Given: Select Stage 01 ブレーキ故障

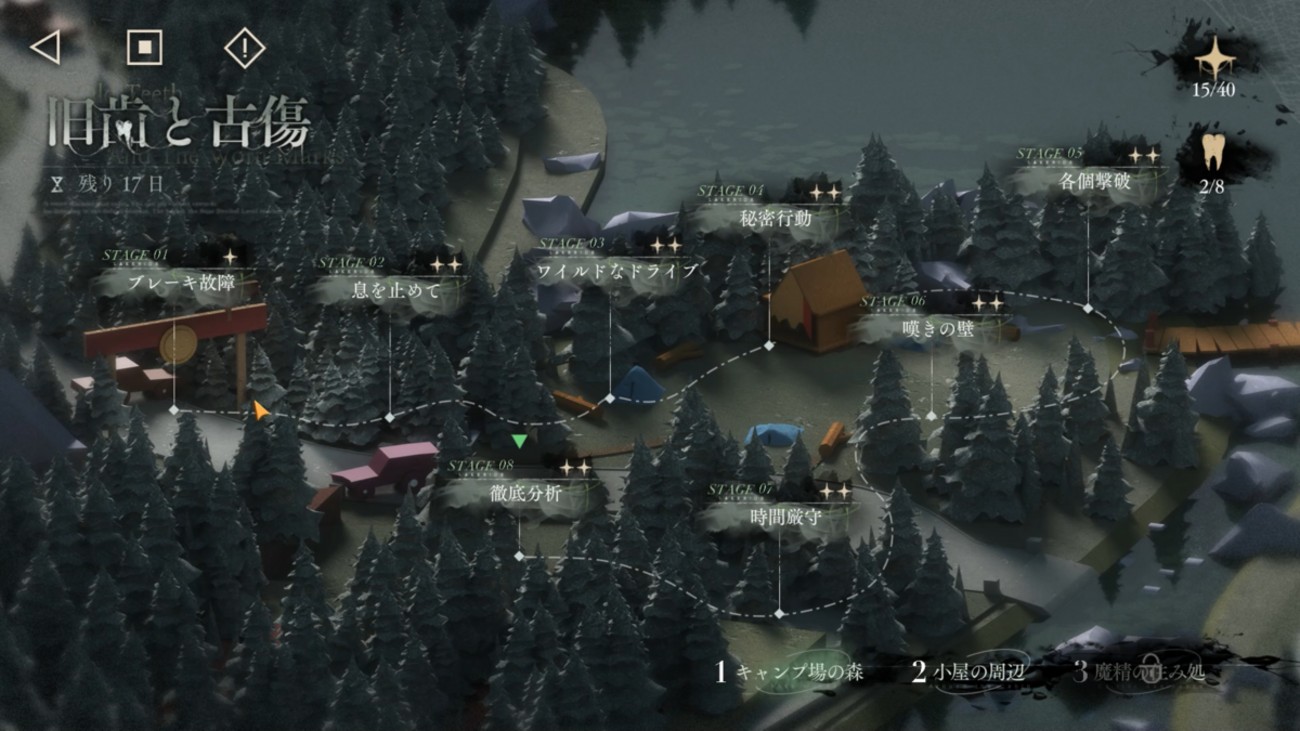Looking at the screenshot, I should tap(181, 282).
